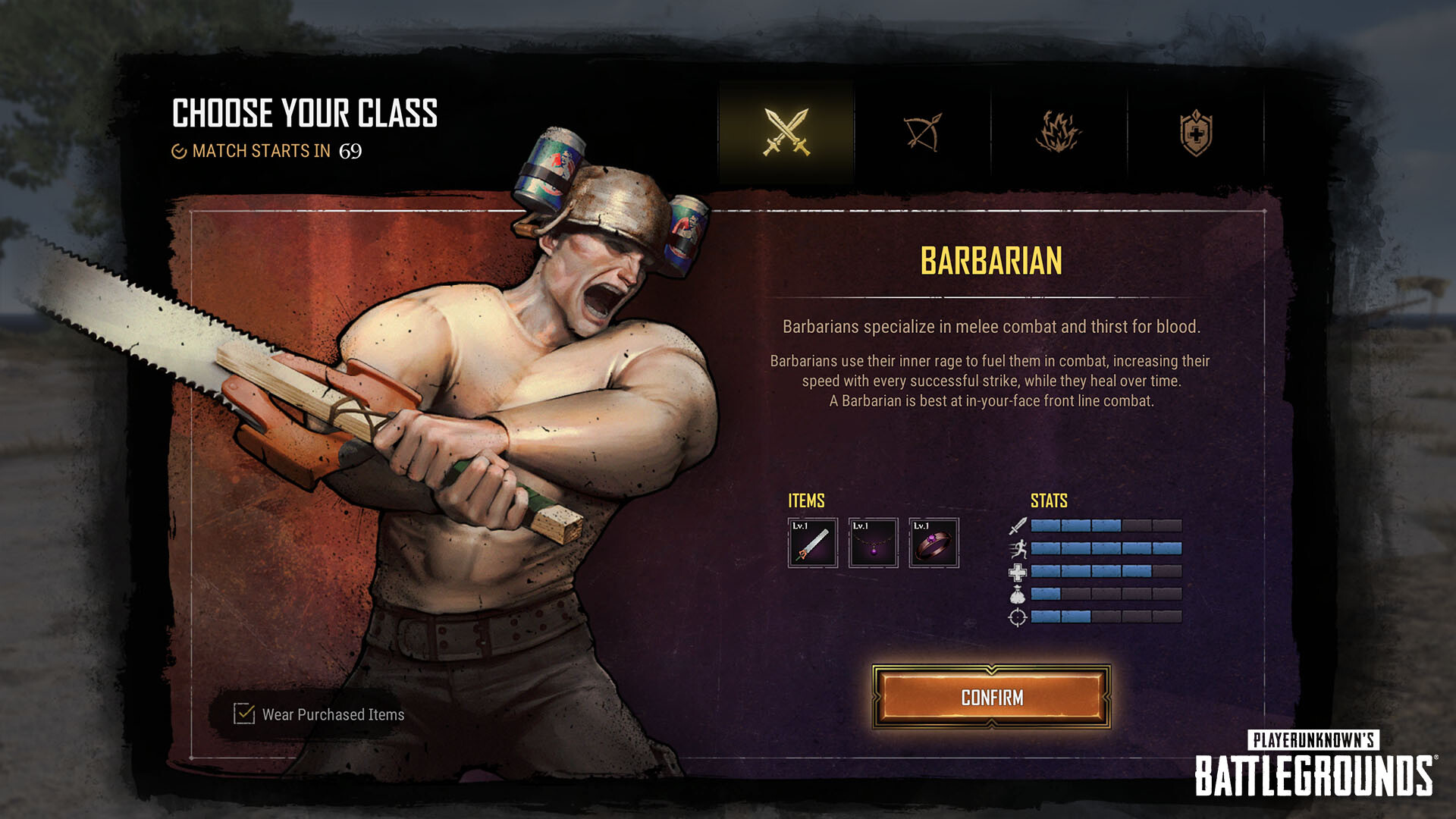Image resolution: width=1456 pixels, height=819 pixels.
Task: Toggle the Wear Purchased Items checkbox
Action: click(x=244, y=714)
